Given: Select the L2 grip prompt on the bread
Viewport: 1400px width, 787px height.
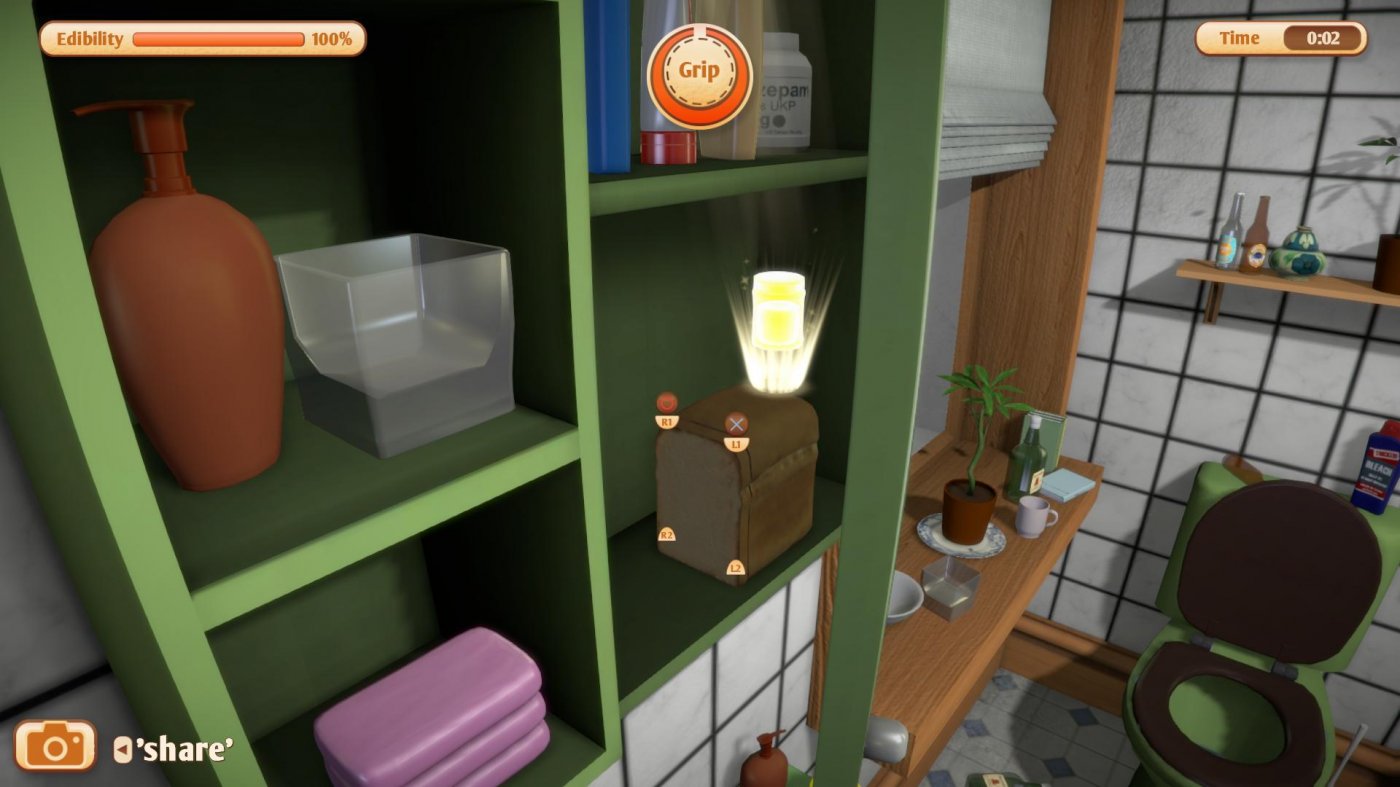Looking at the screenshot, I should (736, 567).
